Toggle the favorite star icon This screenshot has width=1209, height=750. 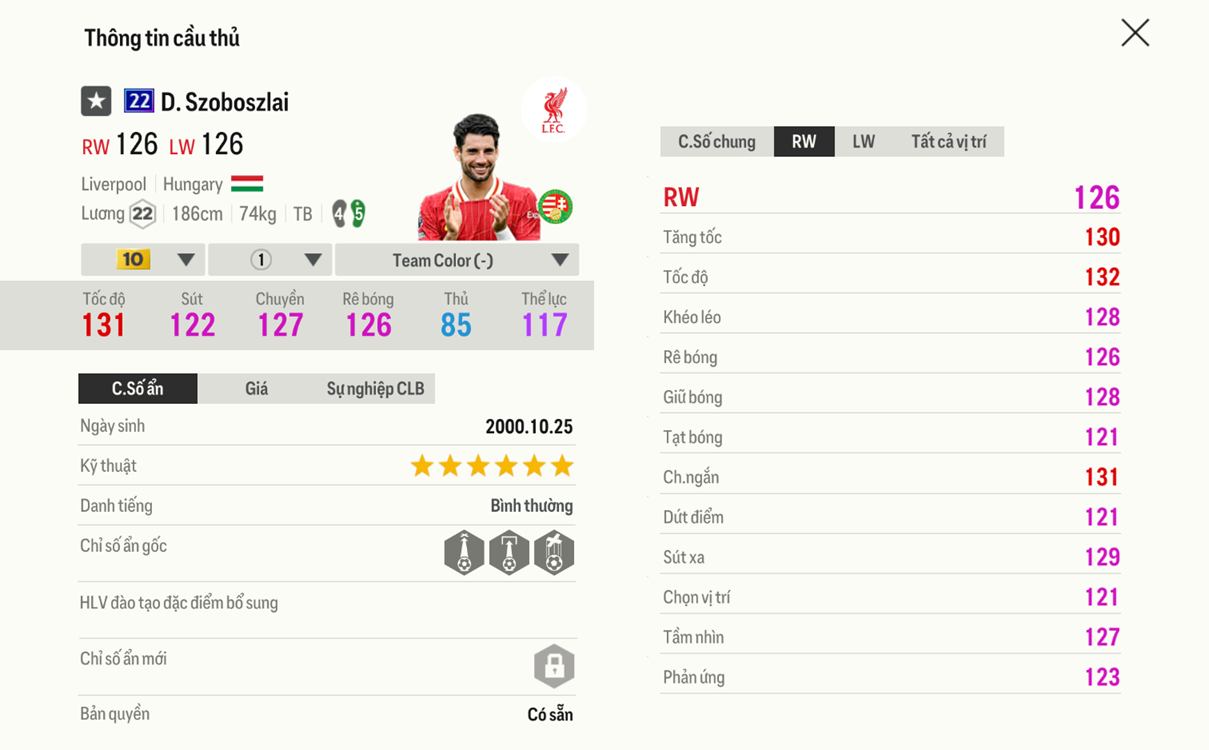pyautogui.click(x=96, y=101)
